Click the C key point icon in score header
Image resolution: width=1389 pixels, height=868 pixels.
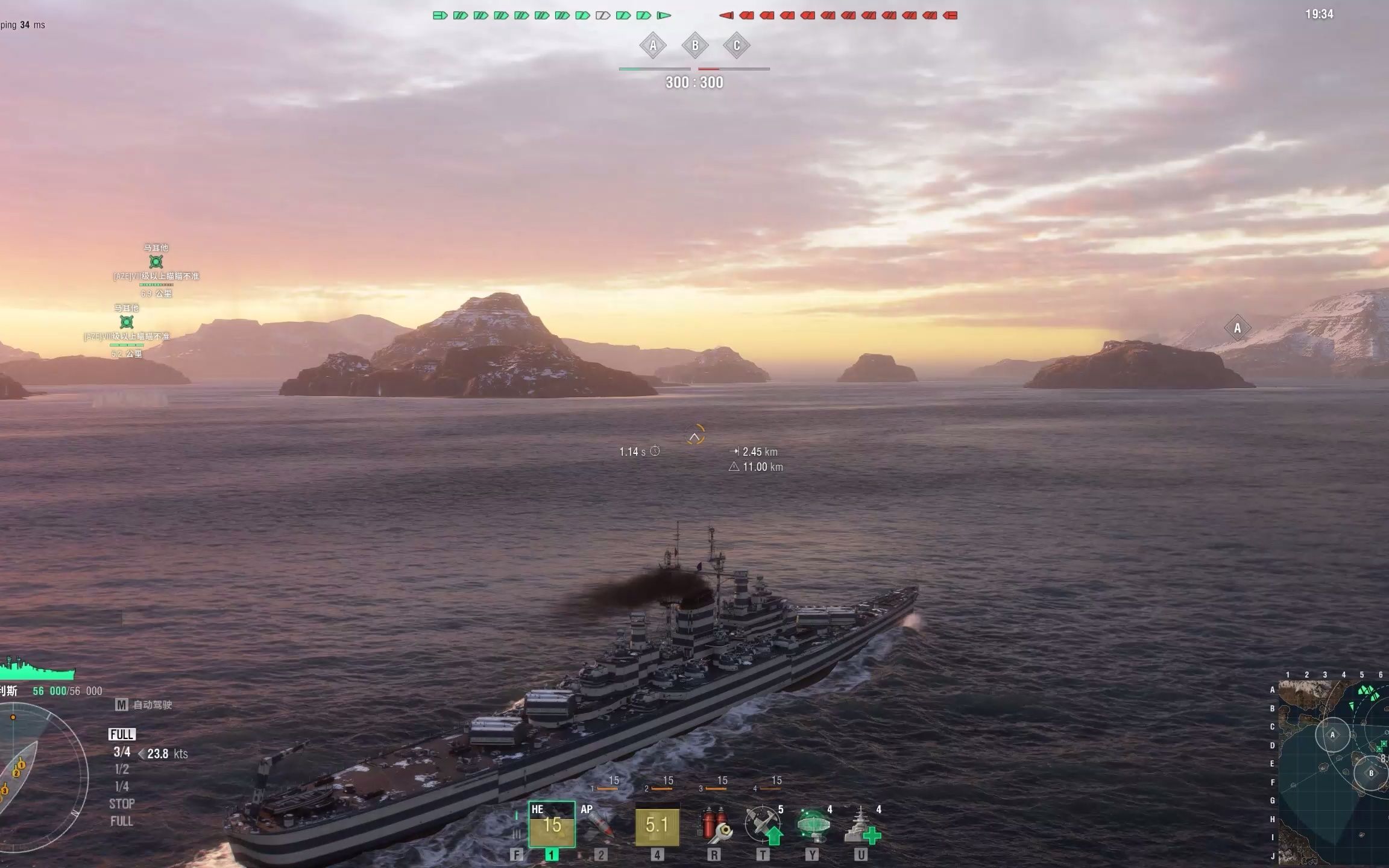coord(736,46)
